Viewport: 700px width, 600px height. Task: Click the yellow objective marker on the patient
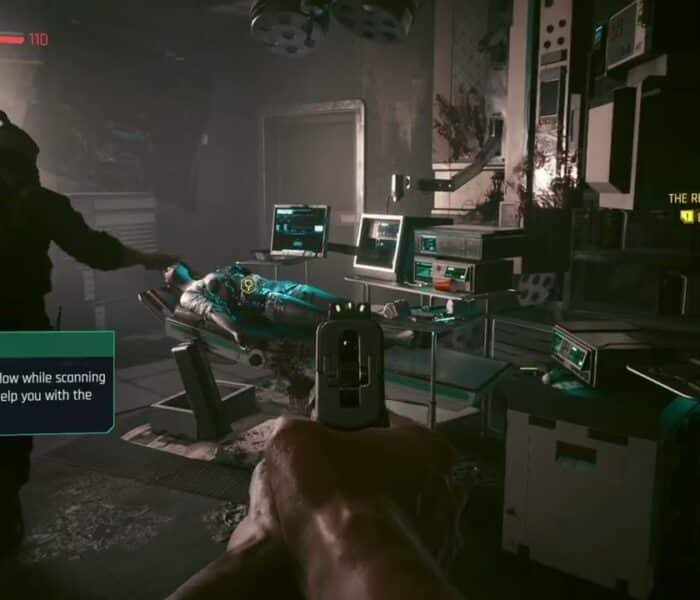[x=247, y=285]
